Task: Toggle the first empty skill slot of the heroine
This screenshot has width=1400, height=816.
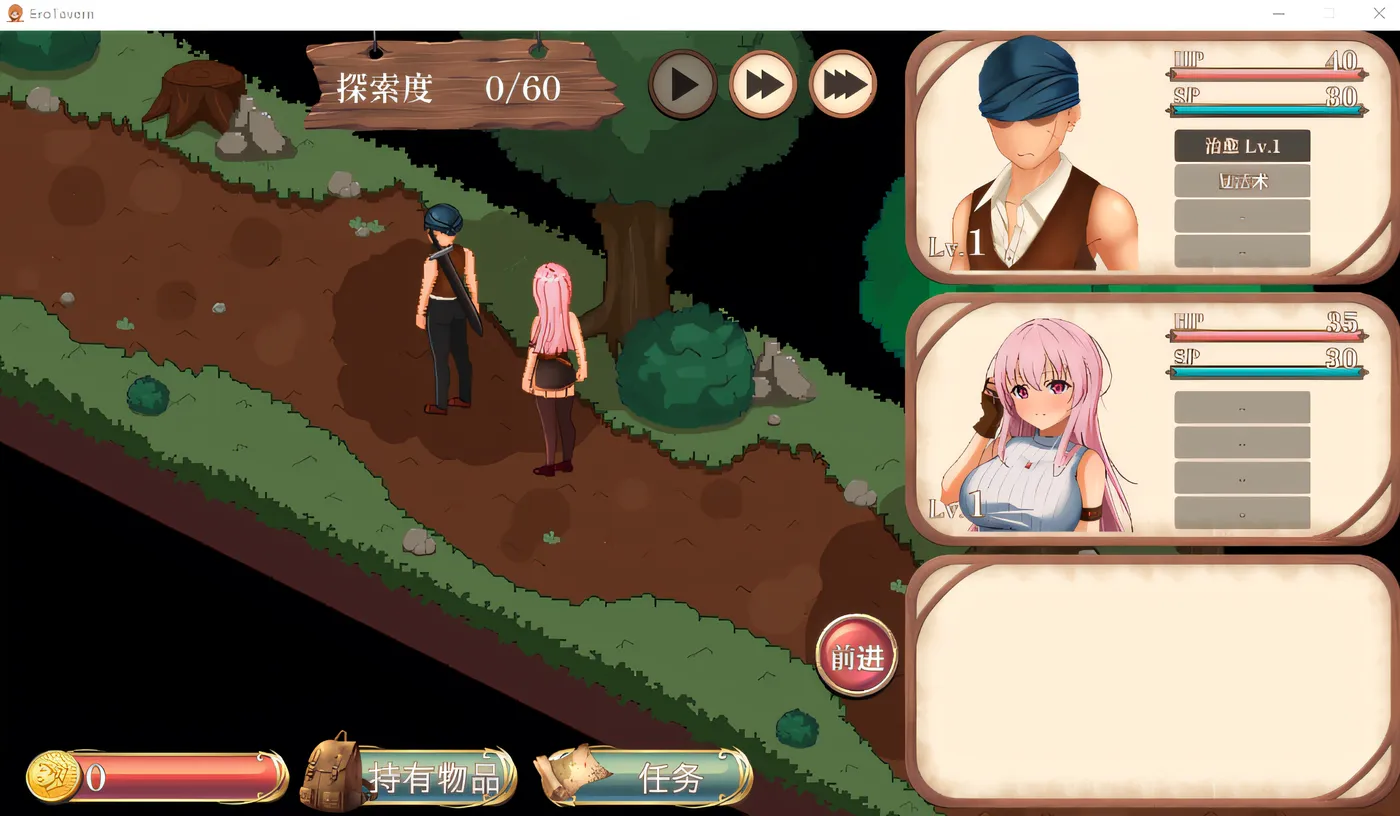Action: click(x=1242, y=406)
